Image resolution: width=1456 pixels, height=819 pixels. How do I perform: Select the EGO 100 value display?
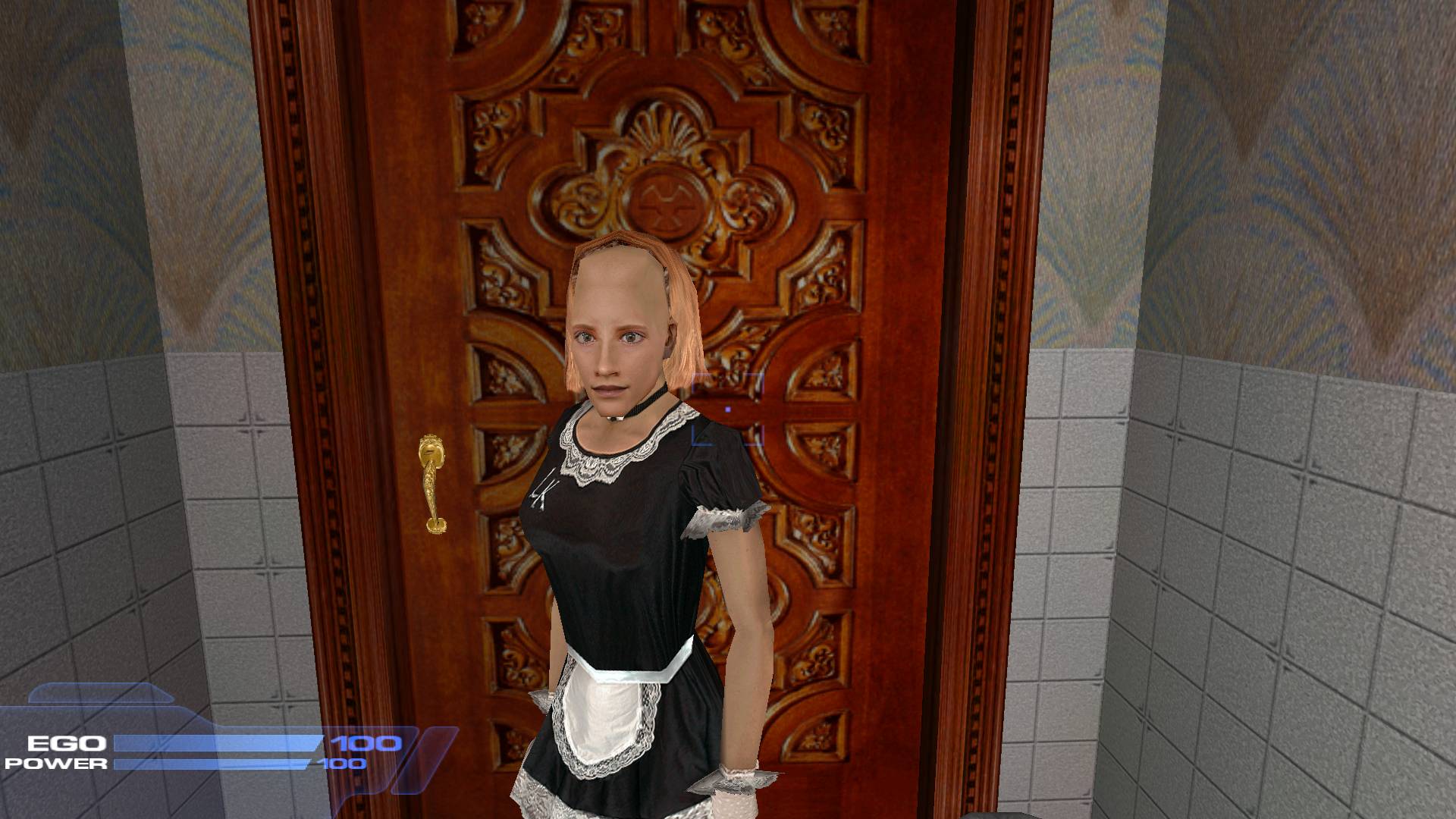364,742
